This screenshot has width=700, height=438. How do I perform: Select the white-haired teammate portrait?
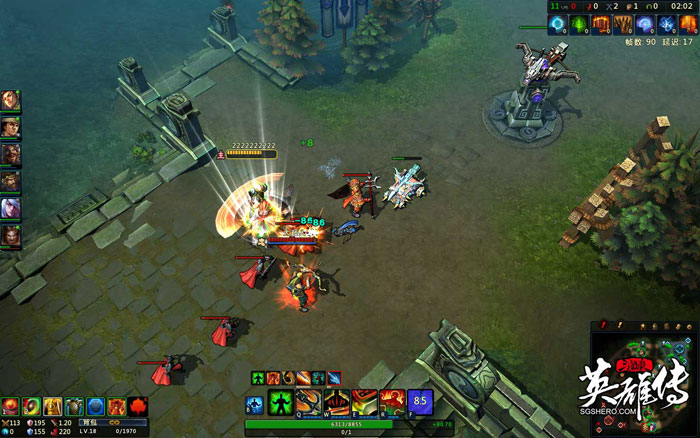point(10,208)
